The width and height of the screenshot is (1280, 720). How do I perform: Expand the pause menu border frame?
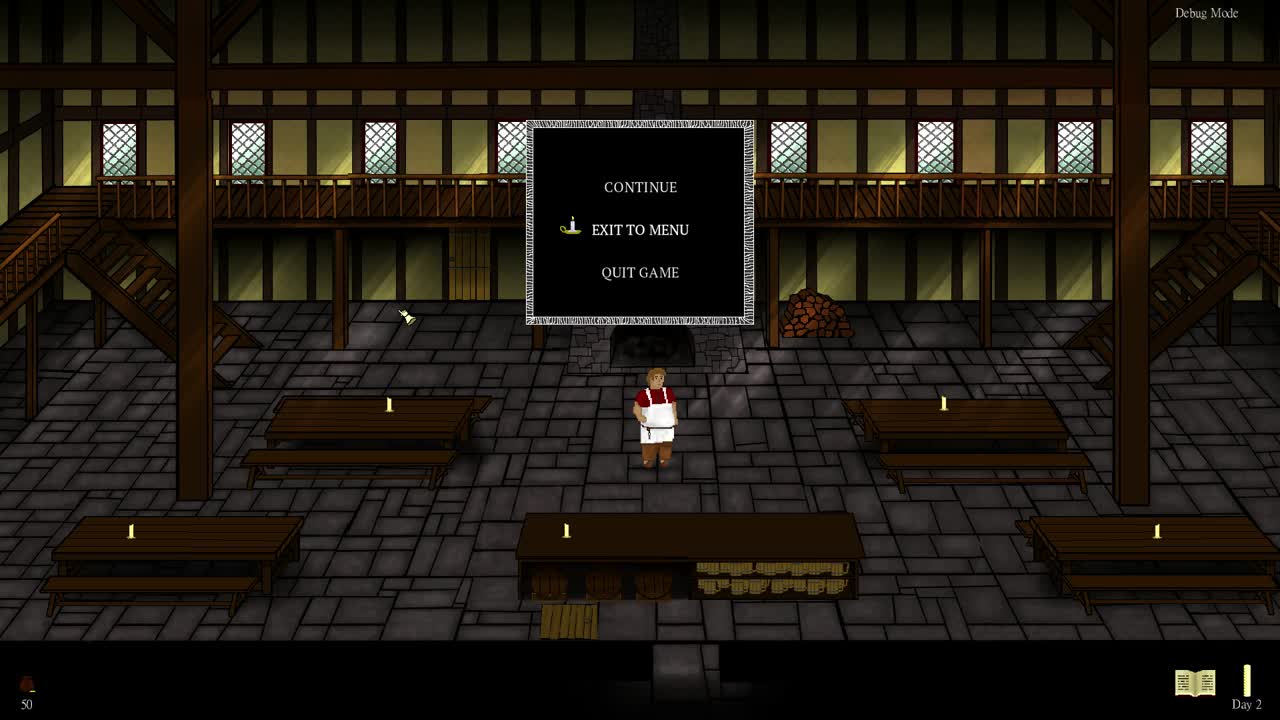click(x=640, y=125)
